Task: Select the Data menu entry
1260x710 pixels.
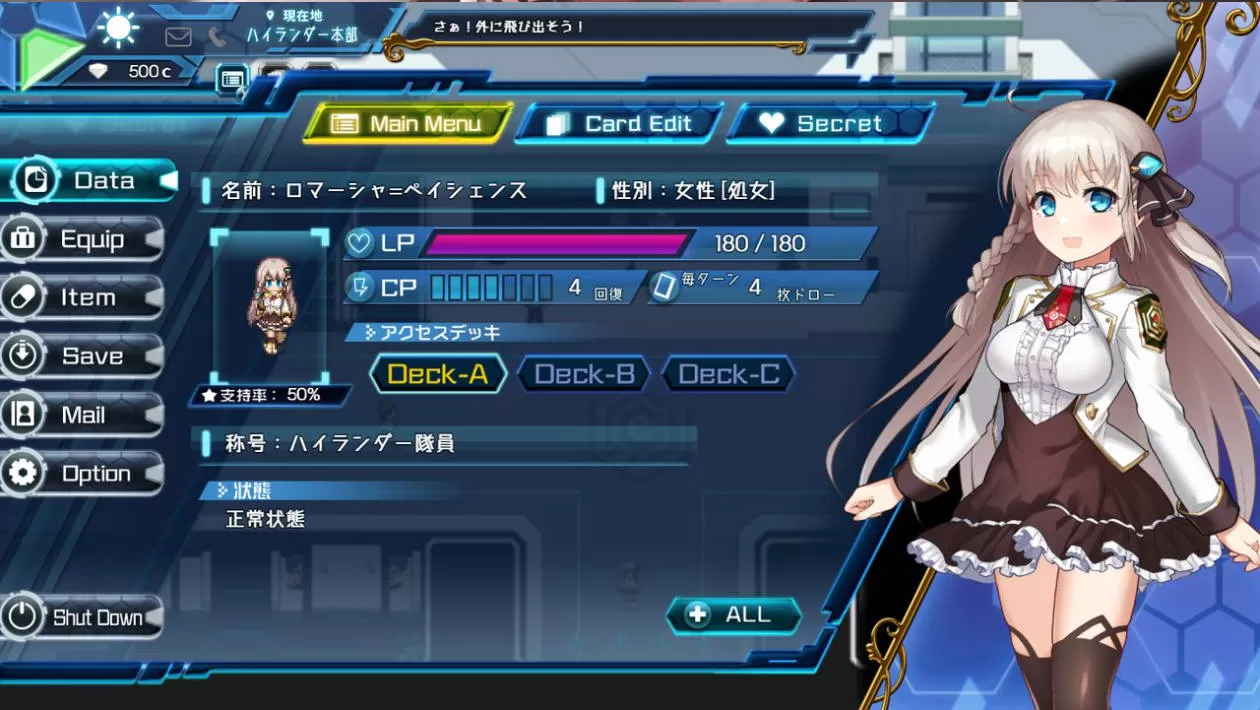Action: tap(90, 181)
